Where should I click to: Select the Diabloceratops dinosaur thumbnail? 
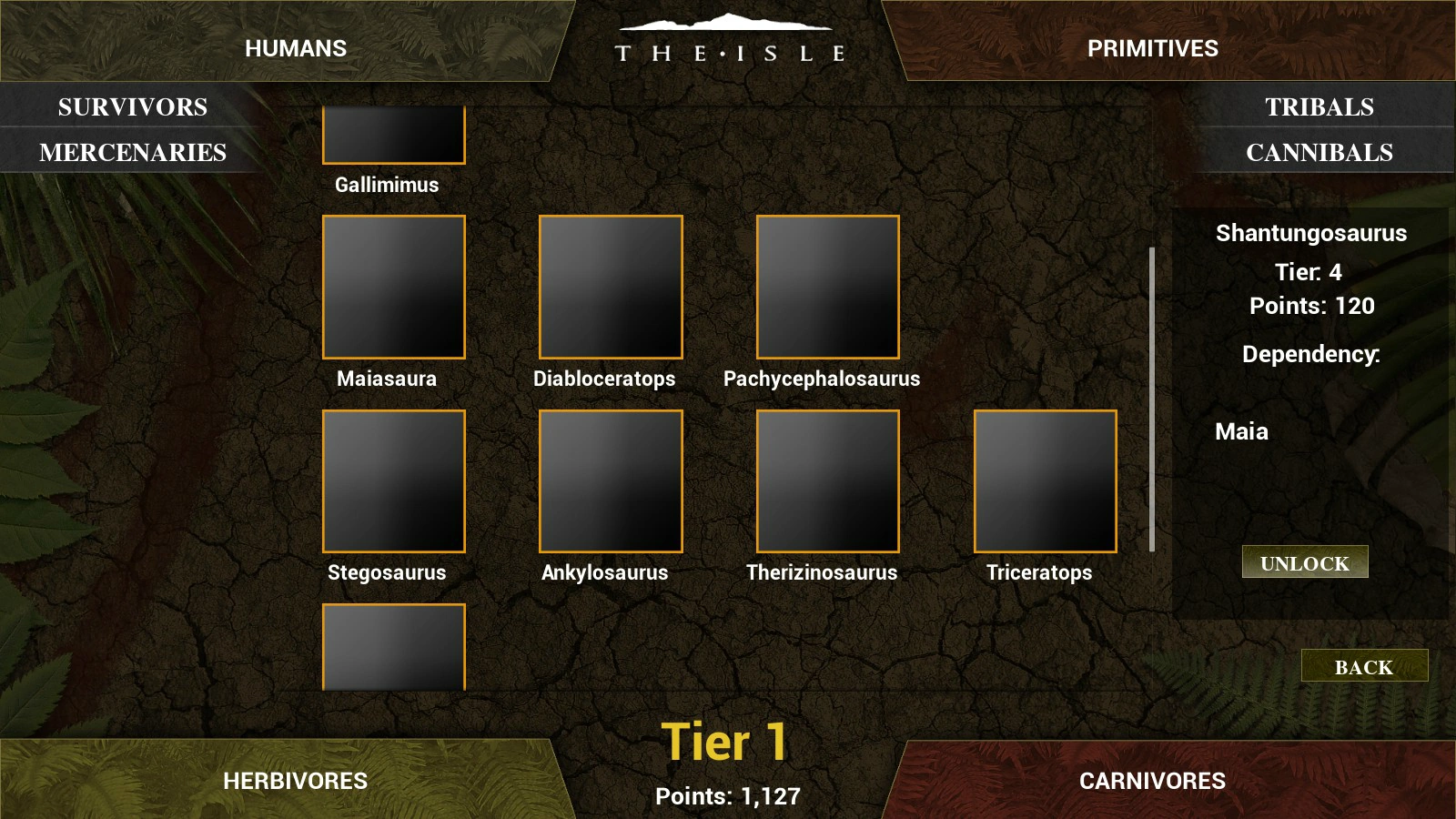(610, 287)
